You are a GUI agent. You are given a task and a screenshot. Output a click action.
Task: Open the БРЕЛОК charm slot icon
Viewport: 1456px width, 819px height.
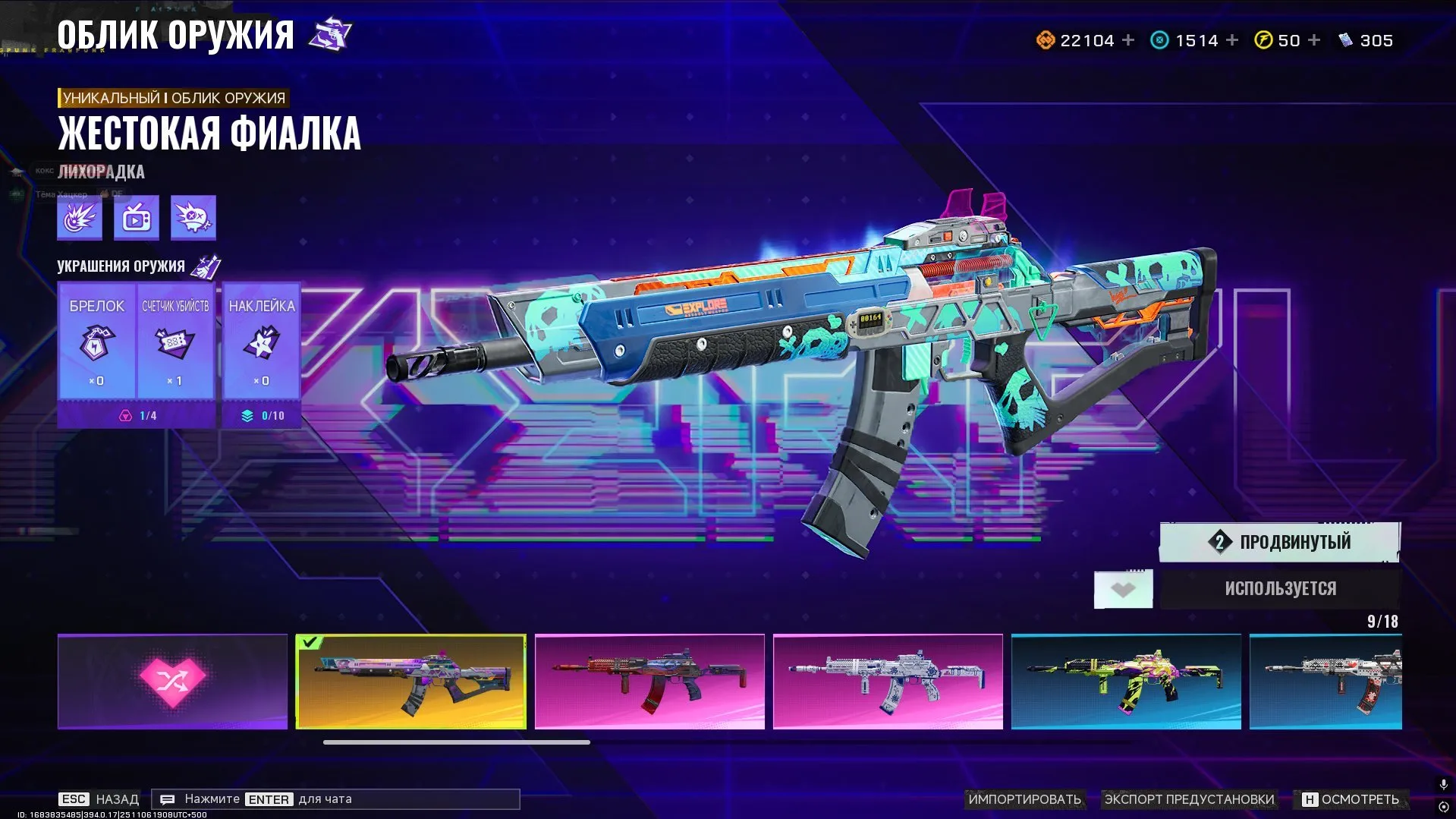[x=96, y=344]
